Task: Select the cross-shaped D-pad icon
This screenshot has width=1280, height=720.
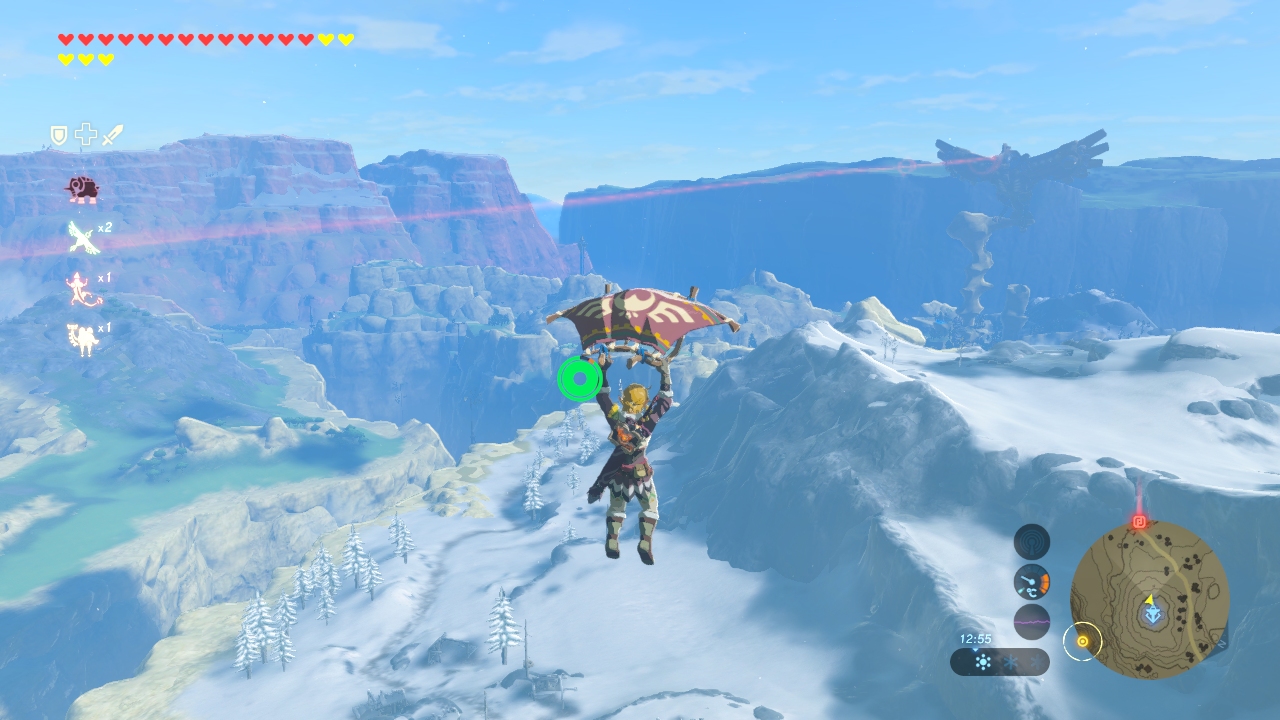Action: click(x=86, y=135)
